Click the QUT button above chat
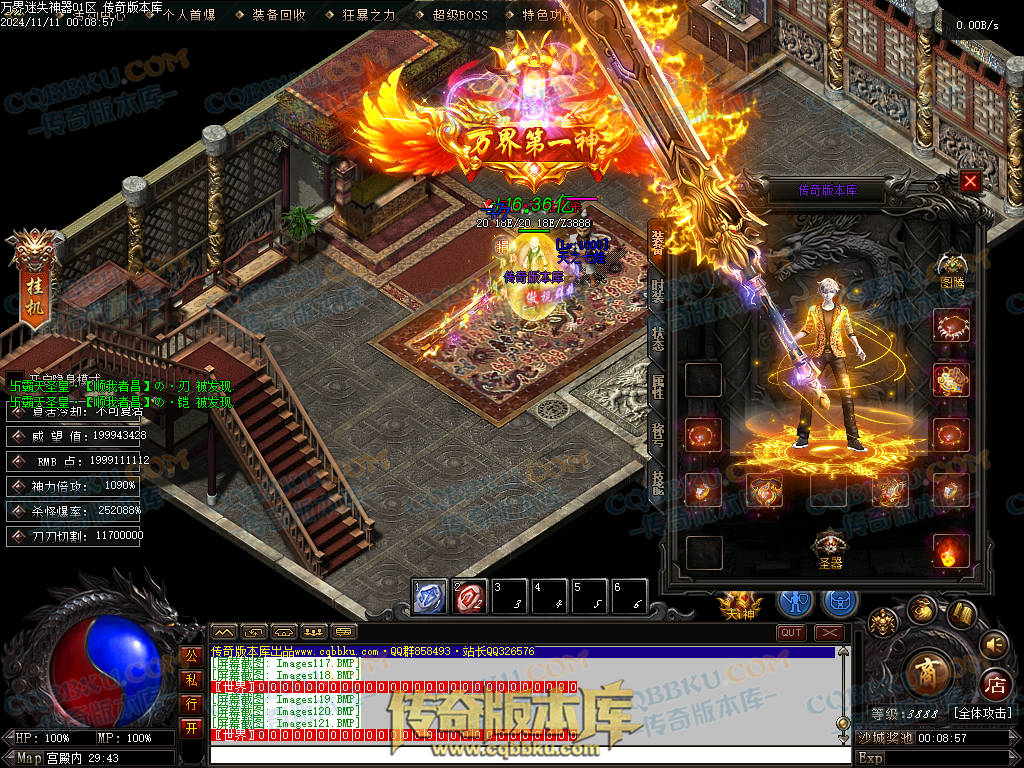 (791, 632)
